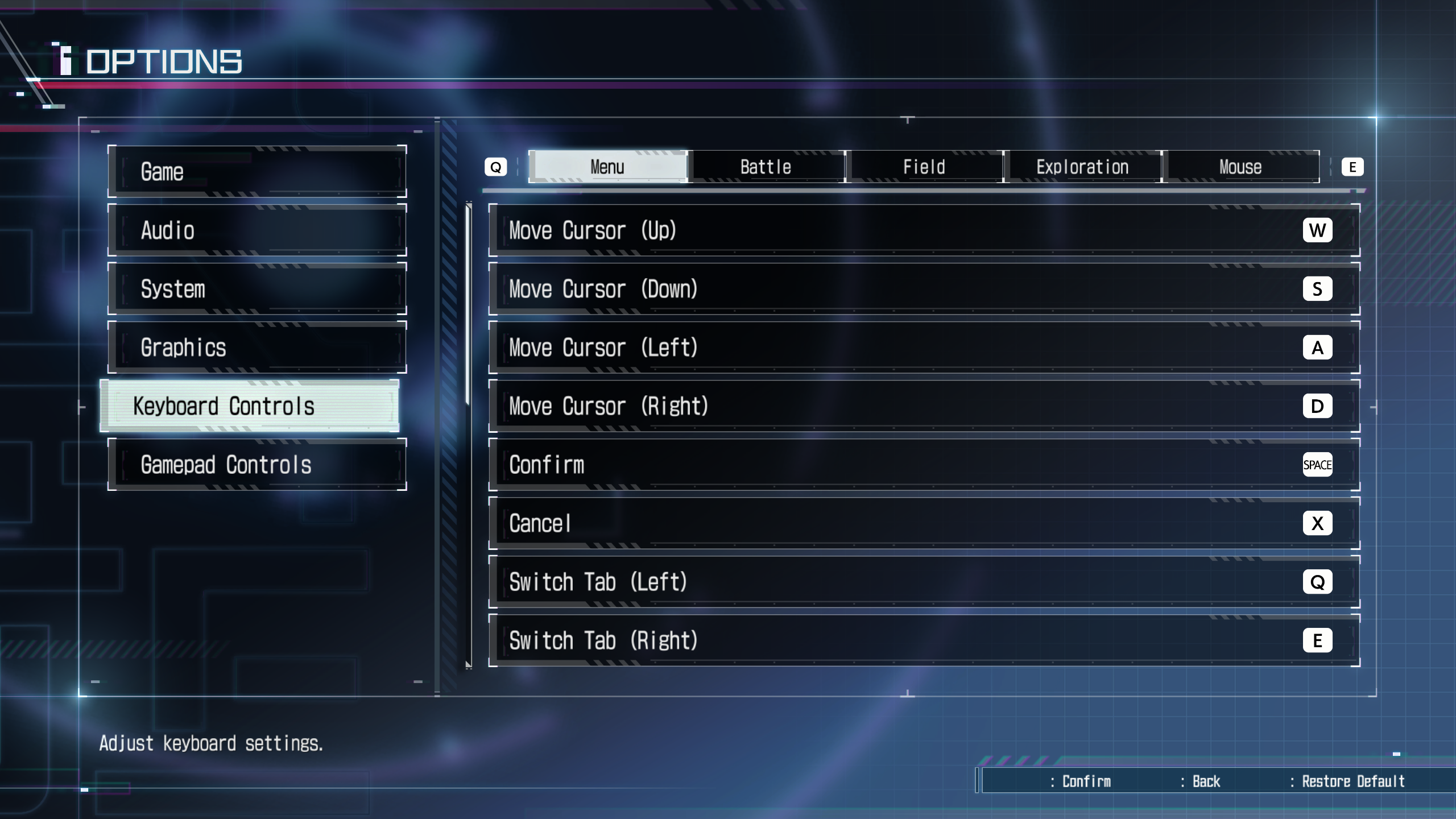Edit the Move Cursor (Right) binding
Viewport: 1456px width, 819px height.
click(x=924, y=406)
